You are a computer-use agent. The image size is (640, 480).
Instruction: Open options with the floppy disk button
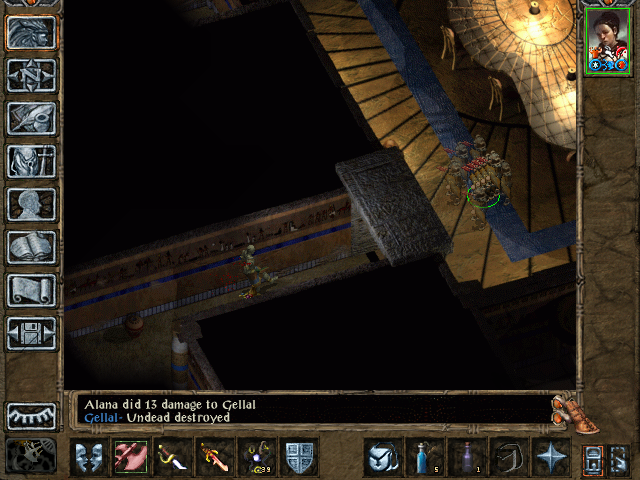coord(31,333)
